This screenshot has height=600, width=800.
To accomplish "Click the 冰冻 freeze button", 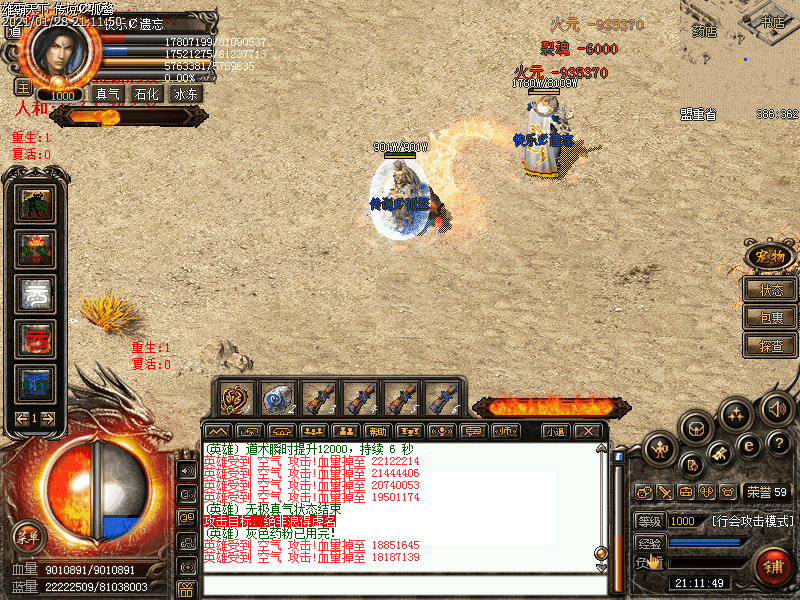I will coord(186,94).
